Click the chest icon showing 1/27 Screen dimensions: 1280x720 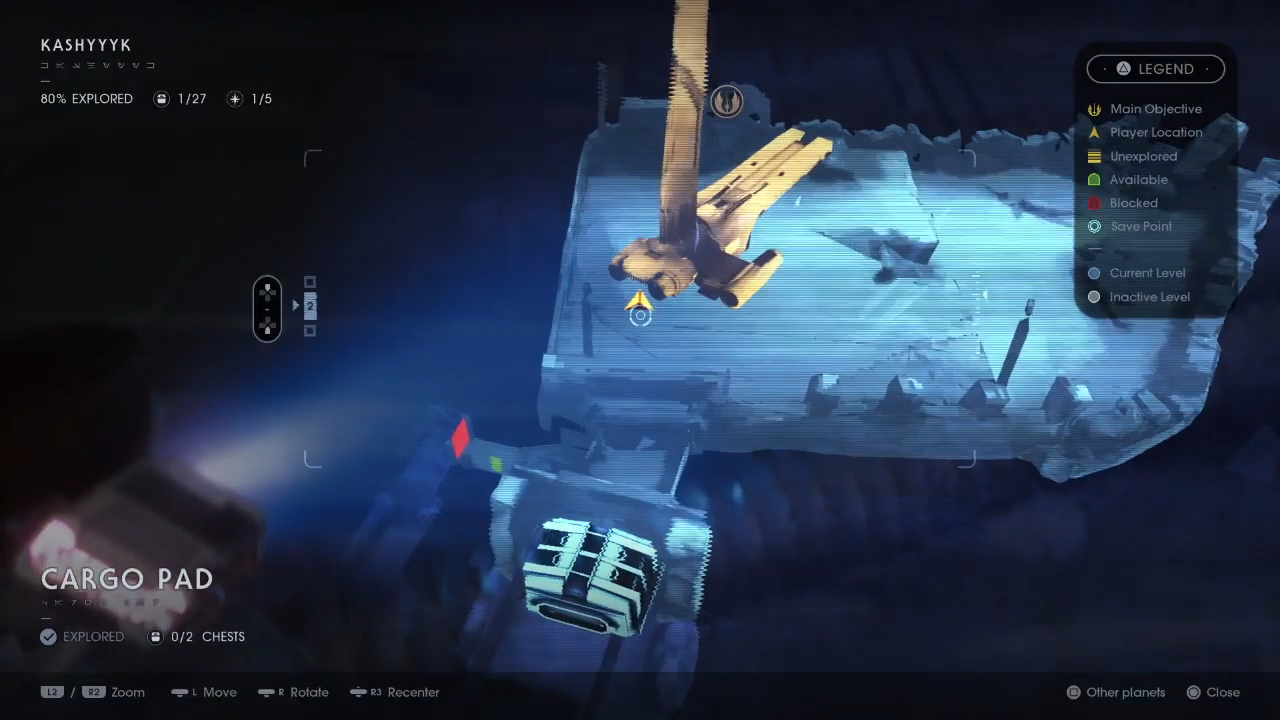(x=161, y=98)
